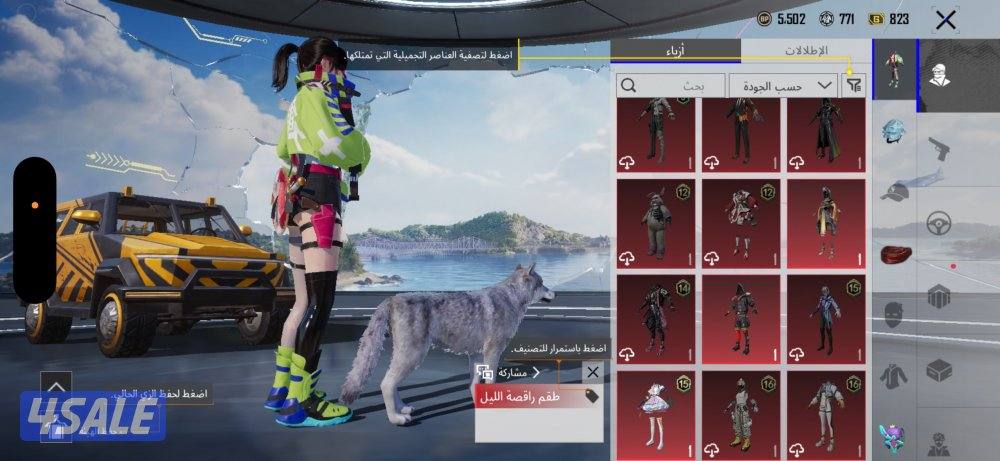Select the steering wheel vehicle category
Image resolution: width=1000 pixels, height=461 pixels.
tap(938, 224)
